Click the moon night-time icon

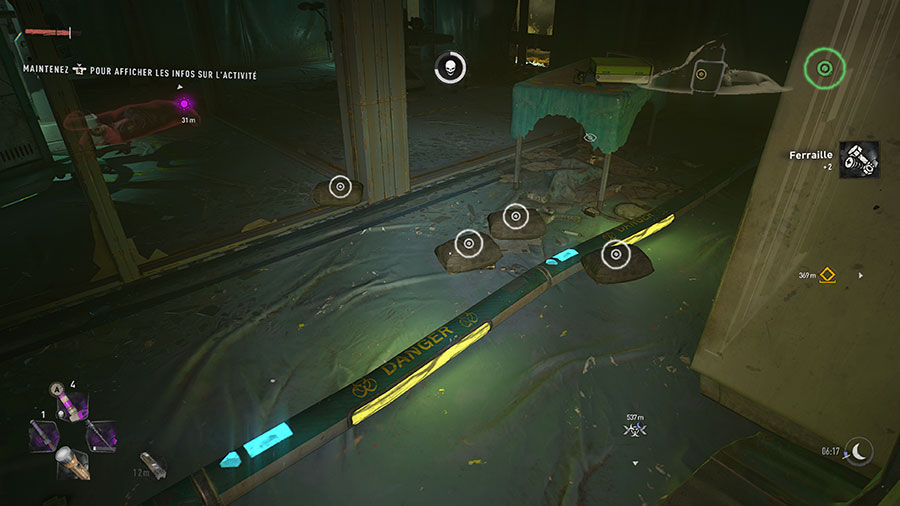pyautogui.click(x=858, y=451)
